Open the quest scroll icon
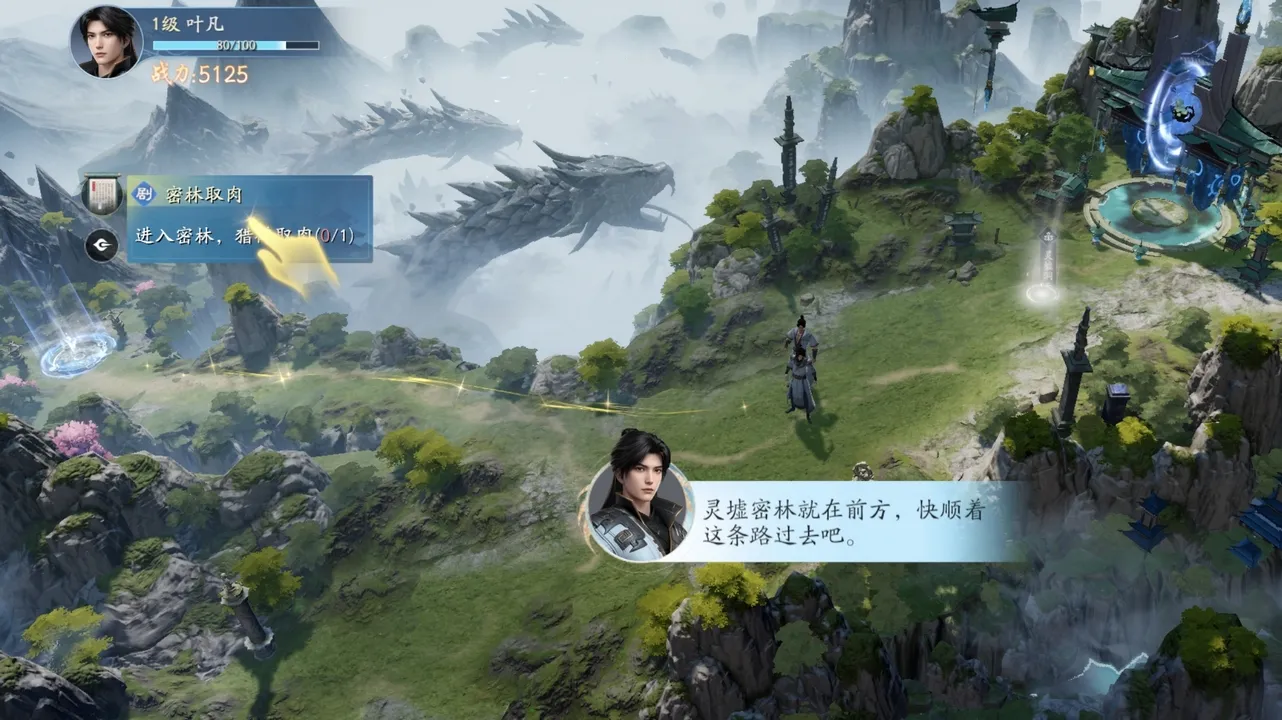The image size is (1282, 720). point(101,193)
